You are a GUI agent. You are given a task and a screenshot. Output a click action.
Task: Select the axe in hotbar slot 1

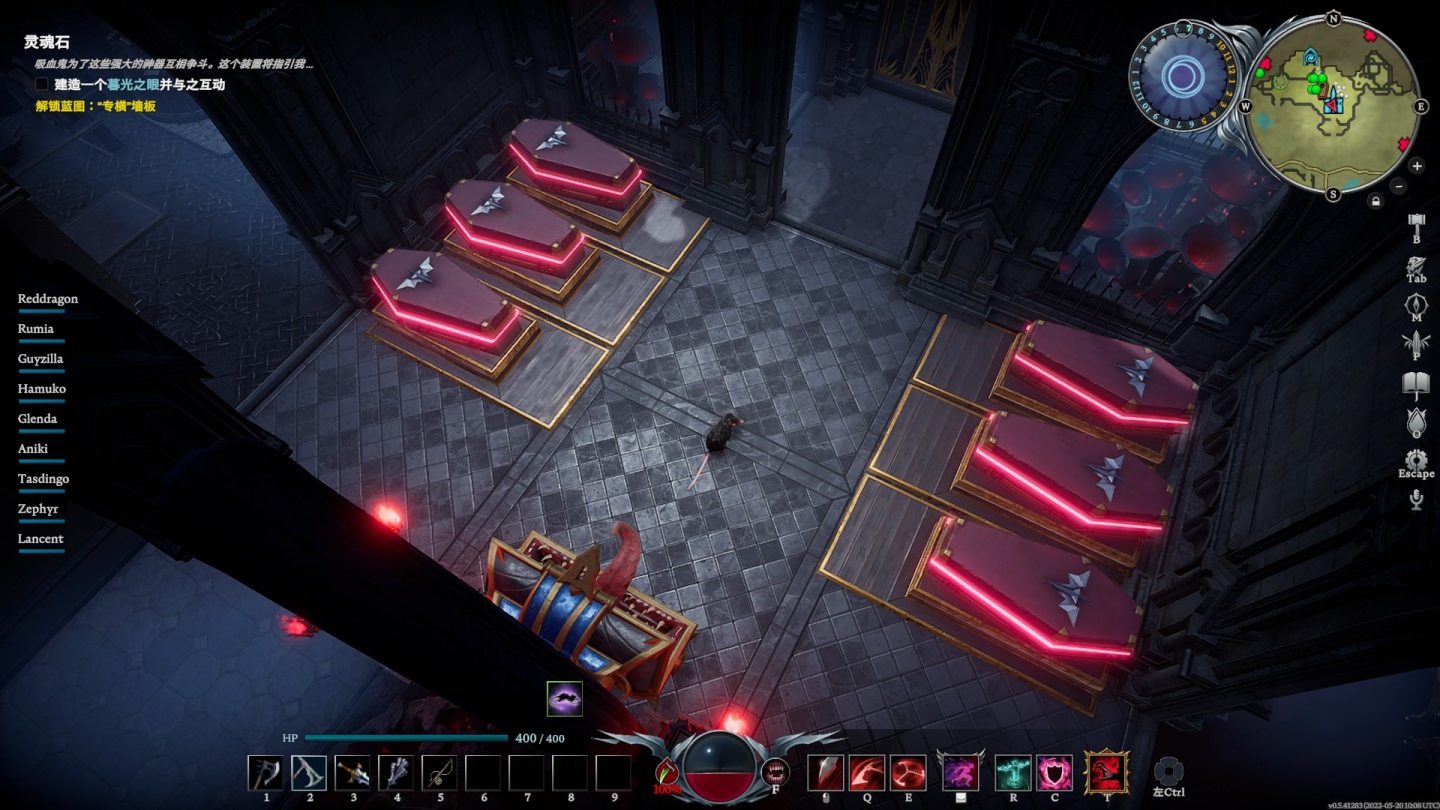(266, 773)
